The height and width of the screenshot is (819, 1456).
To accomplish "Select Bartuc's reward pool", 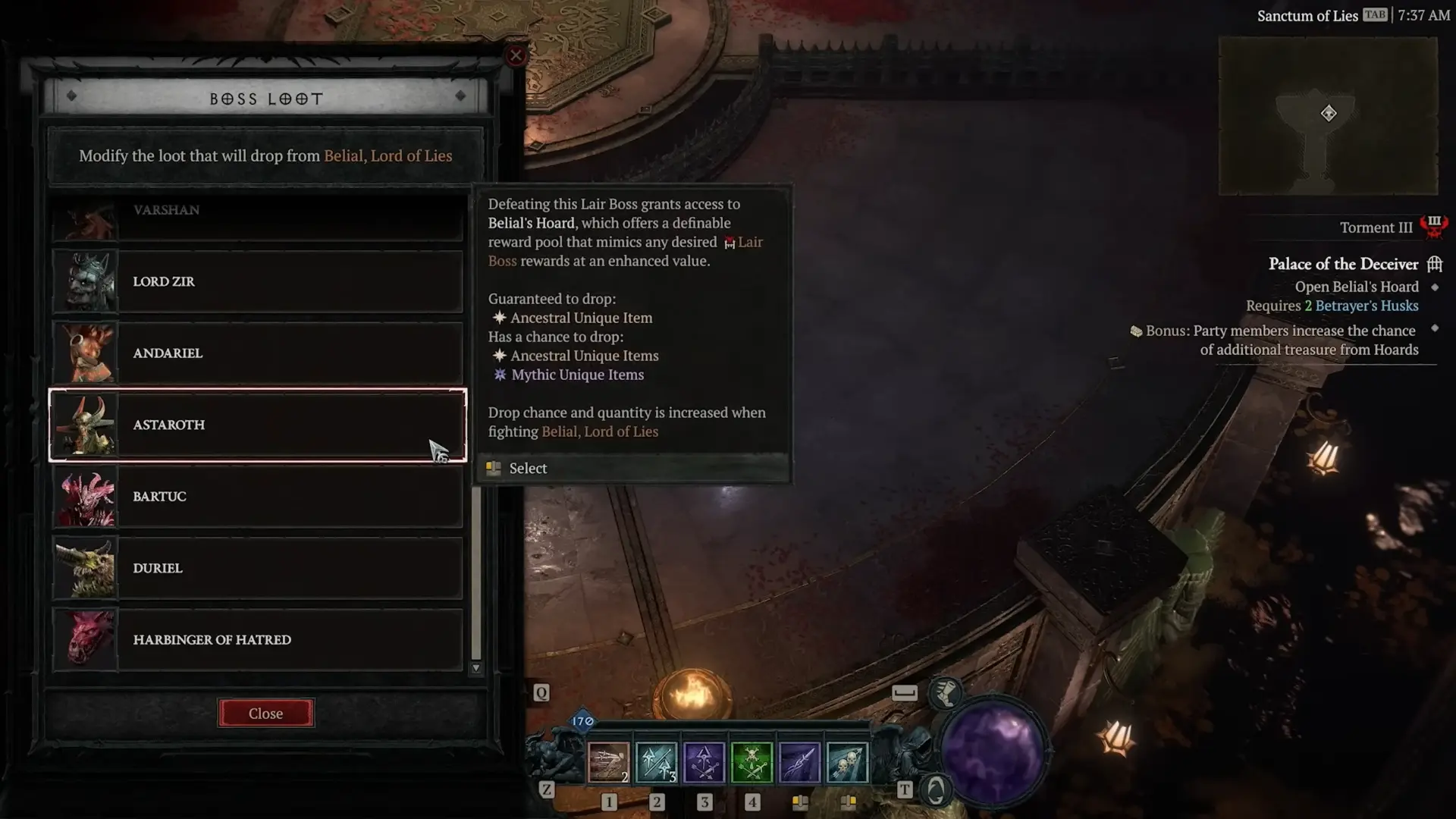I will pos(258,497).
